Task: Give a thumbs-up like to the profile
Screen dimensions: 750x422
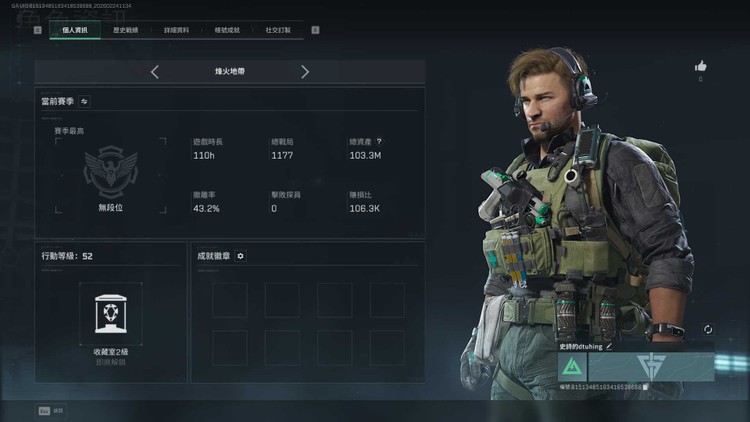Action: pos(700,67)
